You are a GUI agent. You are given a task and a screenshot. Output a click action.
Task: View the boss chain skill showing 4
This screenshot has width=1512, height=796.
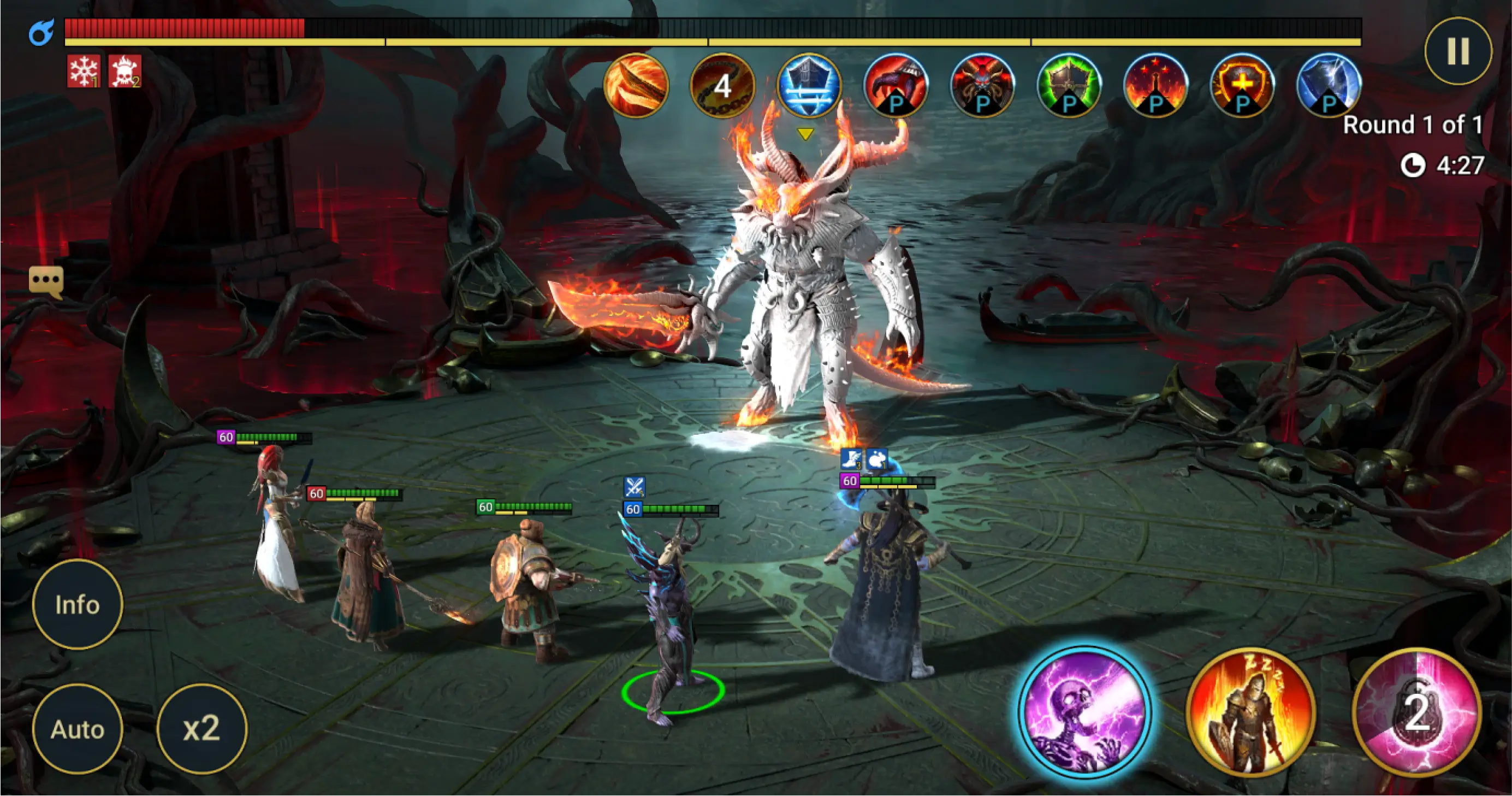coord(722,86)
